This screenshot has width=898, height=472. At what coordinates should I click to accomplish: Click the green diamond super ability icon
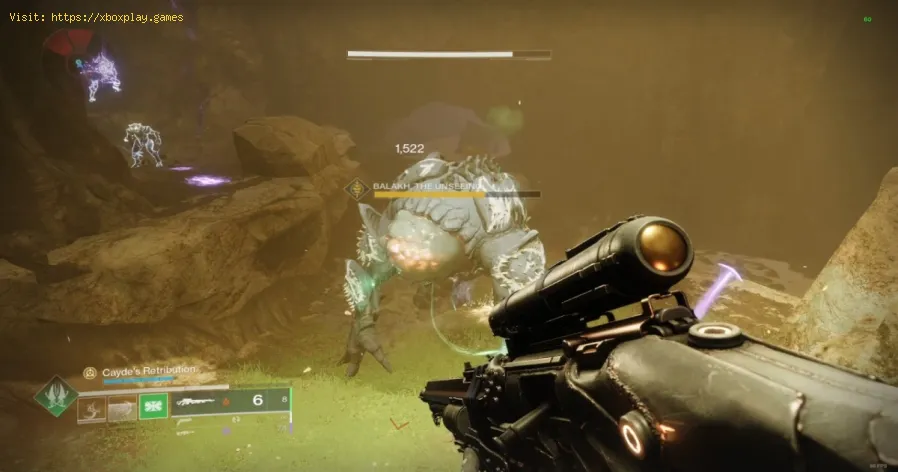coord(55,397)
